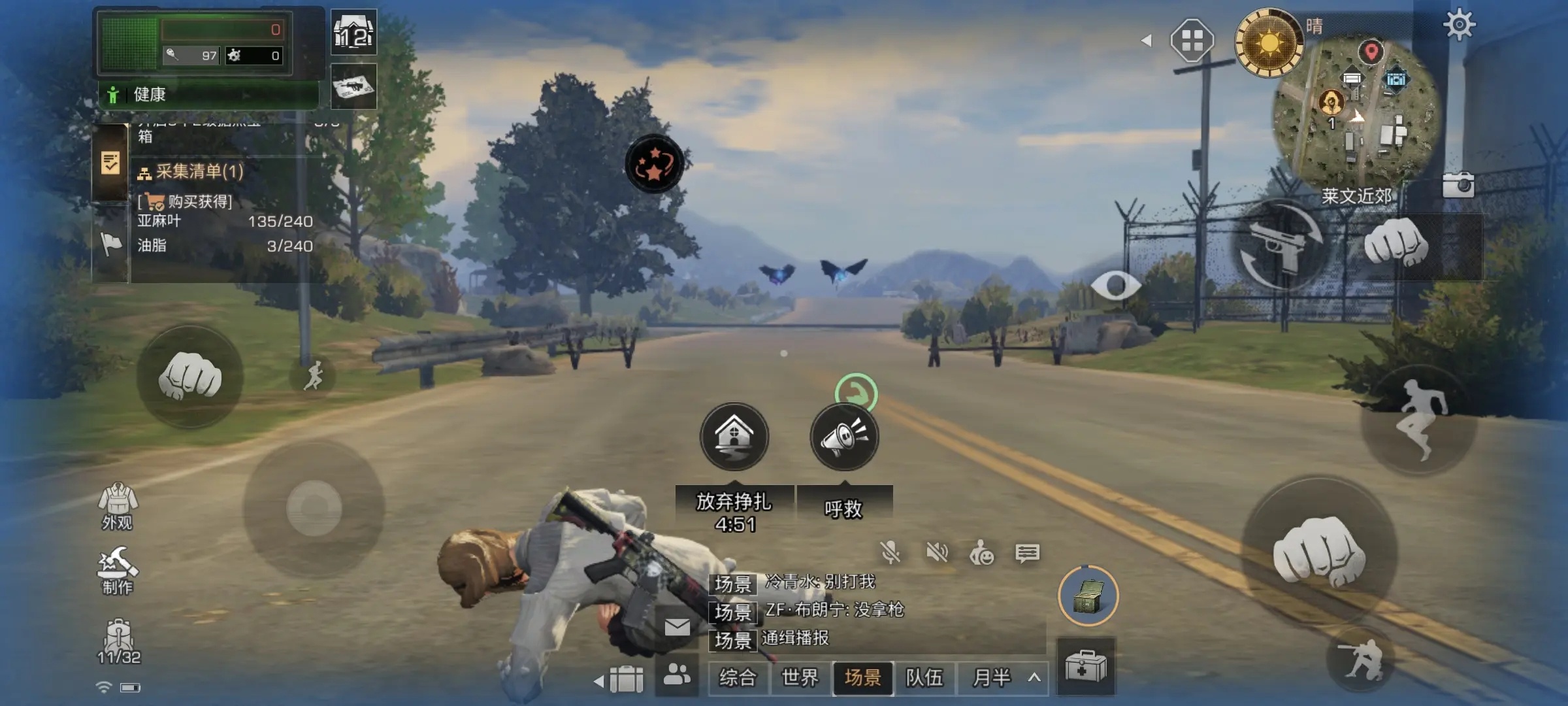Expand the 采集清单 gathering list tracker
Viewport: 1568px width, 706px height.
[189, 172]
